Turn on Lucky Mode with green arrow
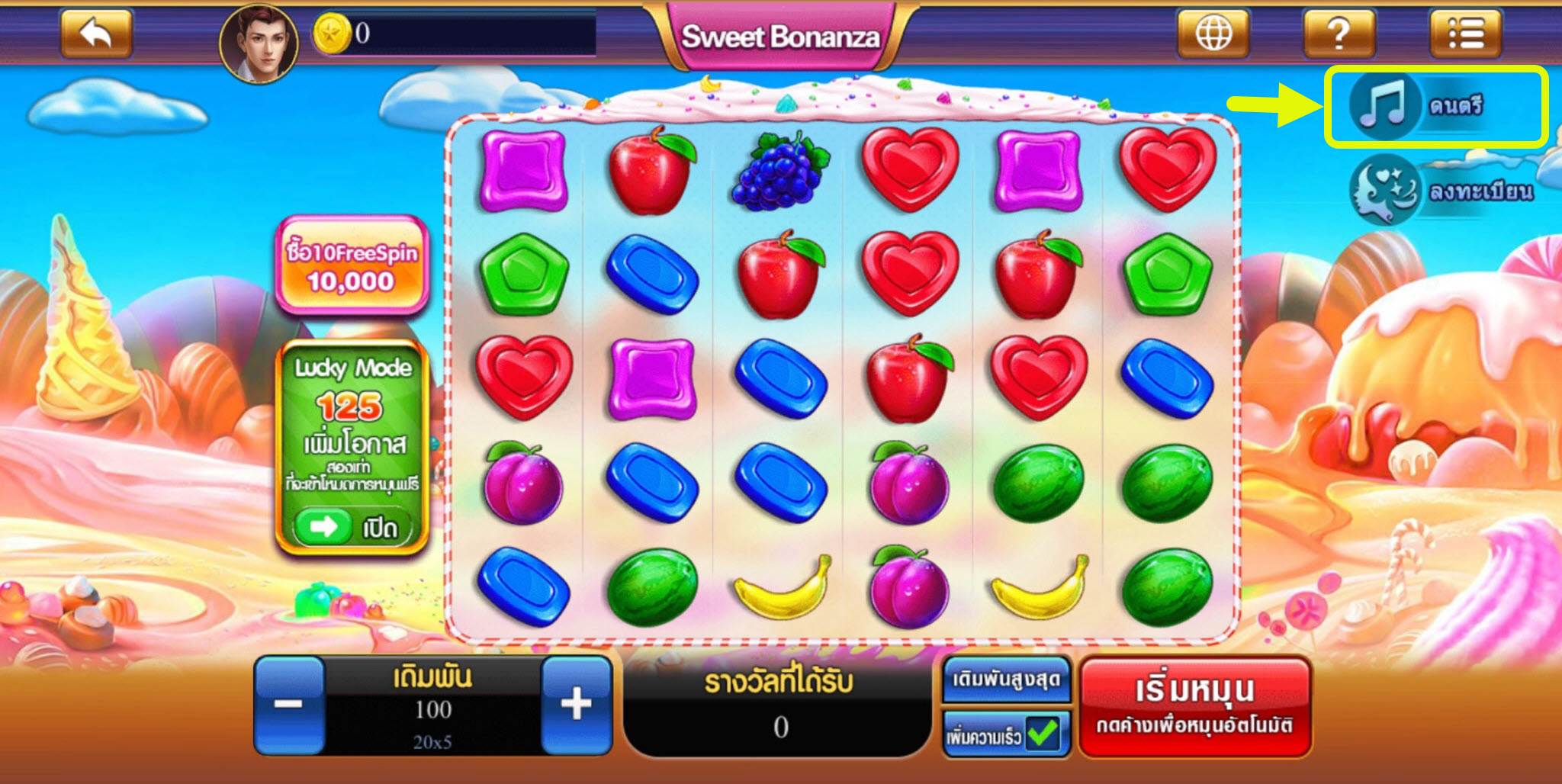The width and height of the screenshot is (1562, 784). [x=323, y=526]
